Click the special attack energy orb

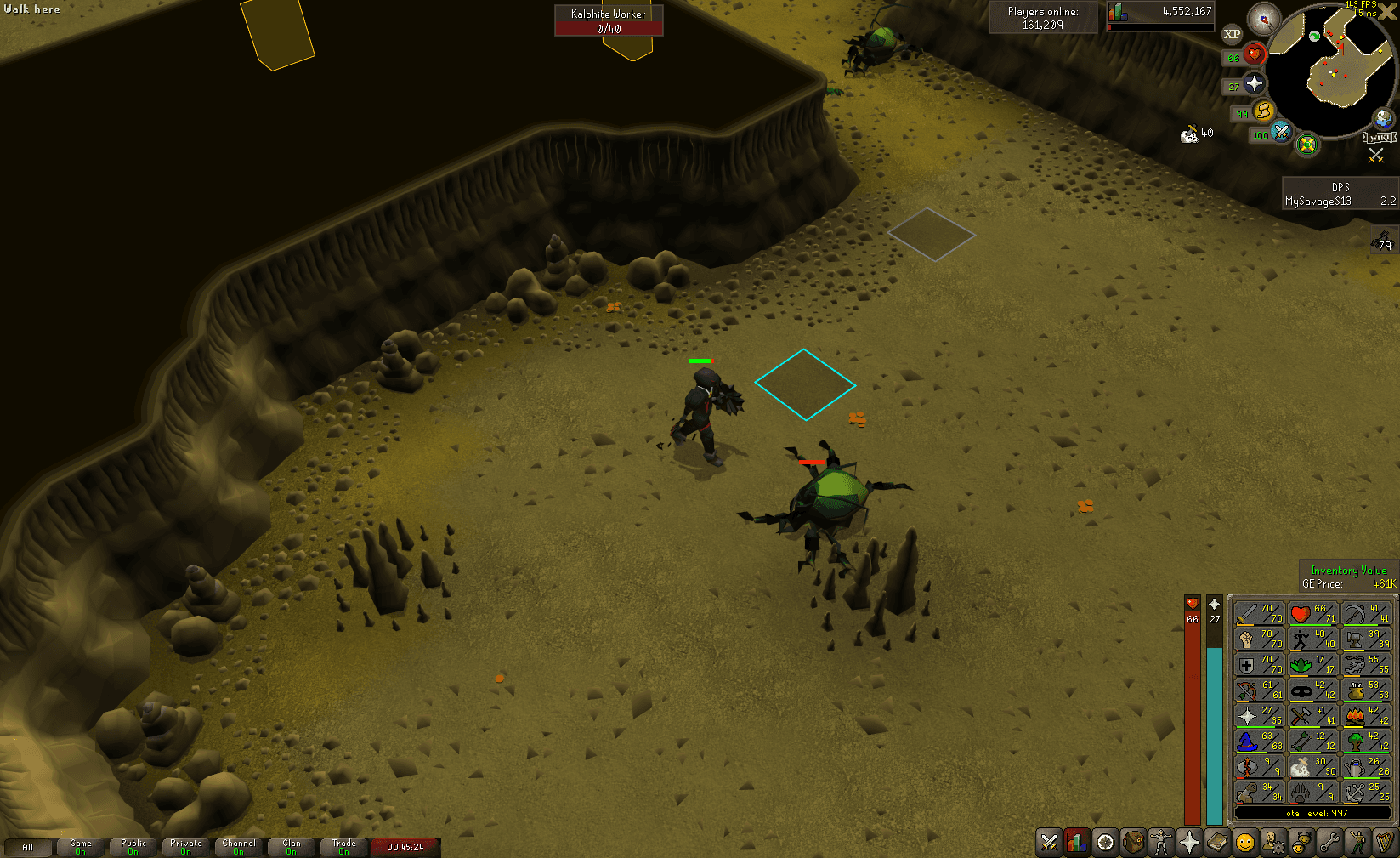click(1280, 134)
